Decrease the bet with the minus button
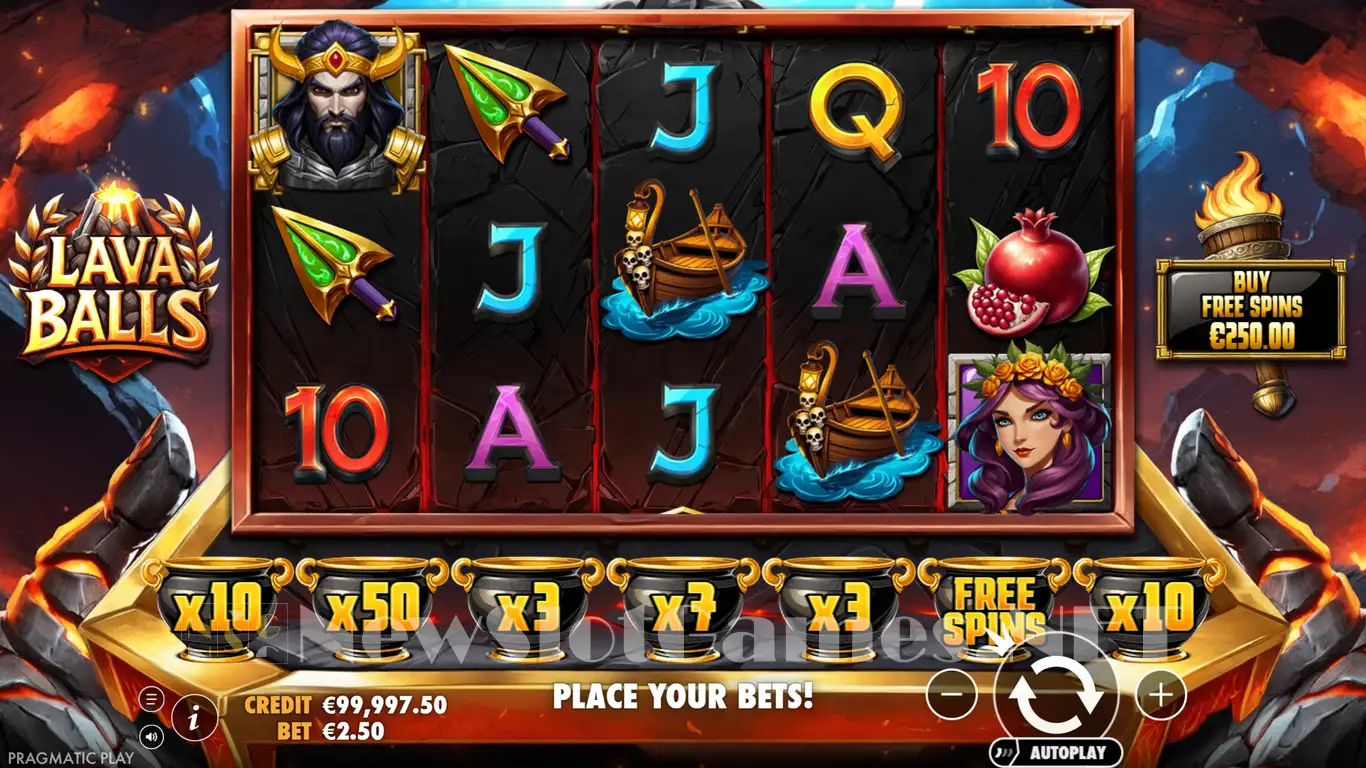 click(x=951, y=693)
